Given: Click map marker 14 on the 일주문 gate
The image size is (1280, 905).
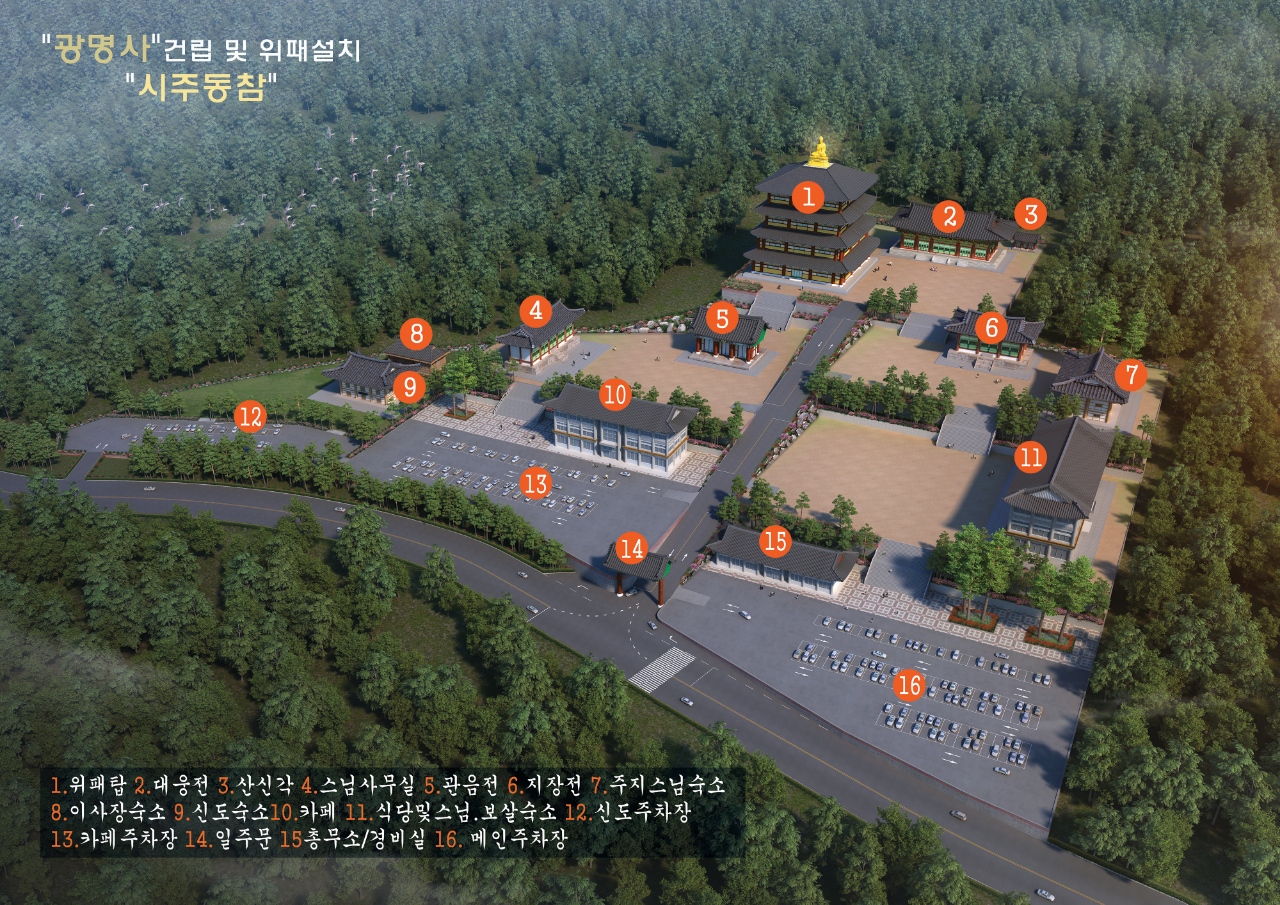Looking at the screenshot, I should pos(631,547).
